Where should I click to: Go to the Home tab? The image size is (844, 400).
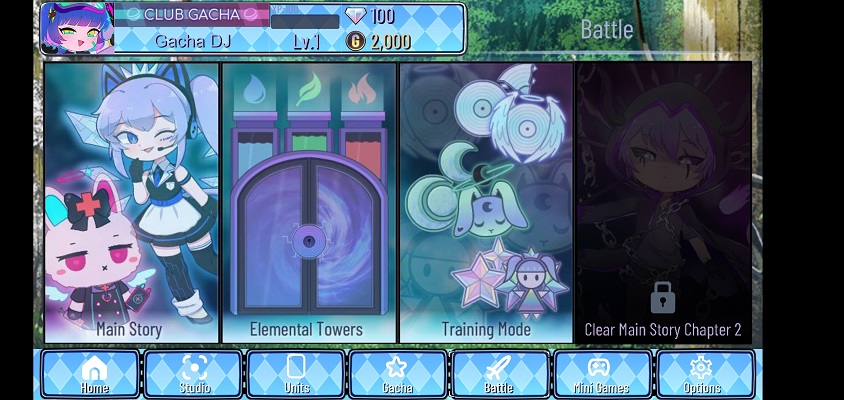[93, 374]
